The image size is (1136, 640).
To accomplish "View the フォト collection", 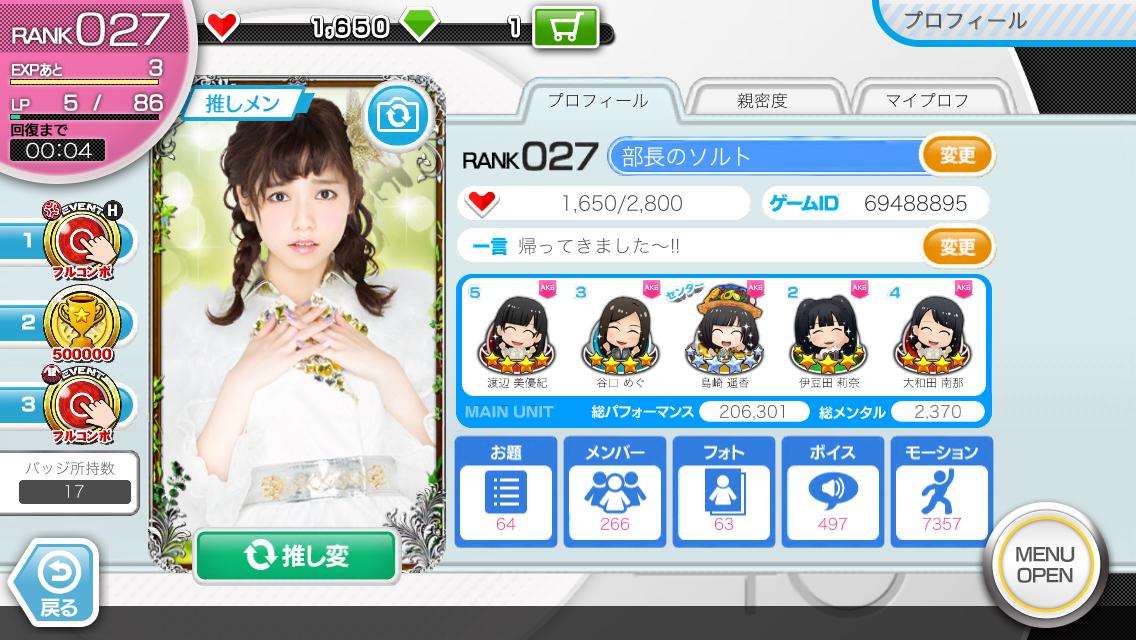I will [x=723, y=491].
